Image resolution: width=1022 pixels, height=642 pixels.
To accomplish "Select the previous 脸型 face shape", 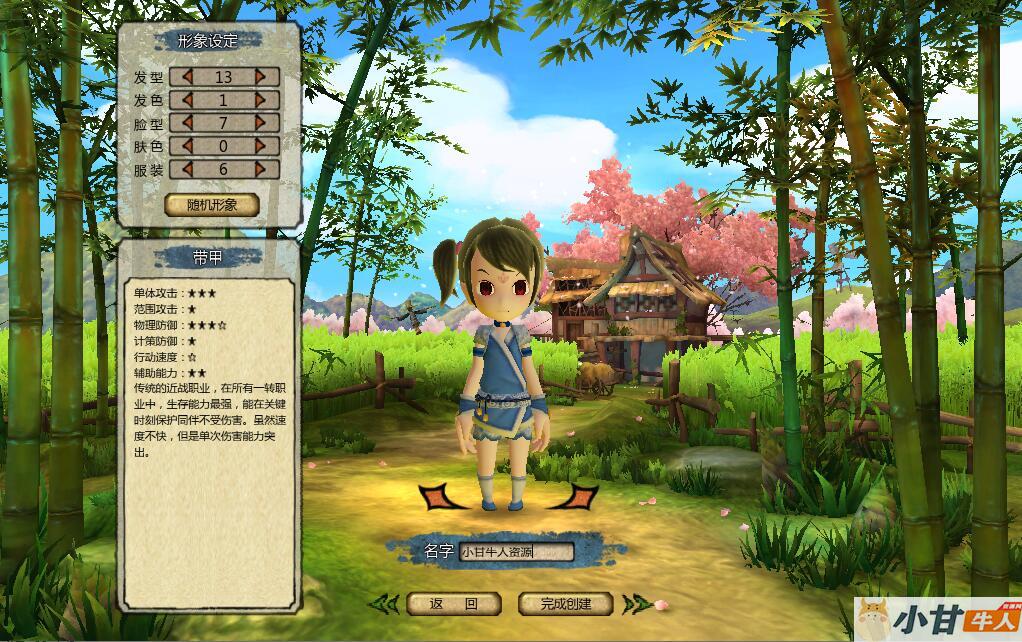I will pyautogui.click(x=186, y=123).
